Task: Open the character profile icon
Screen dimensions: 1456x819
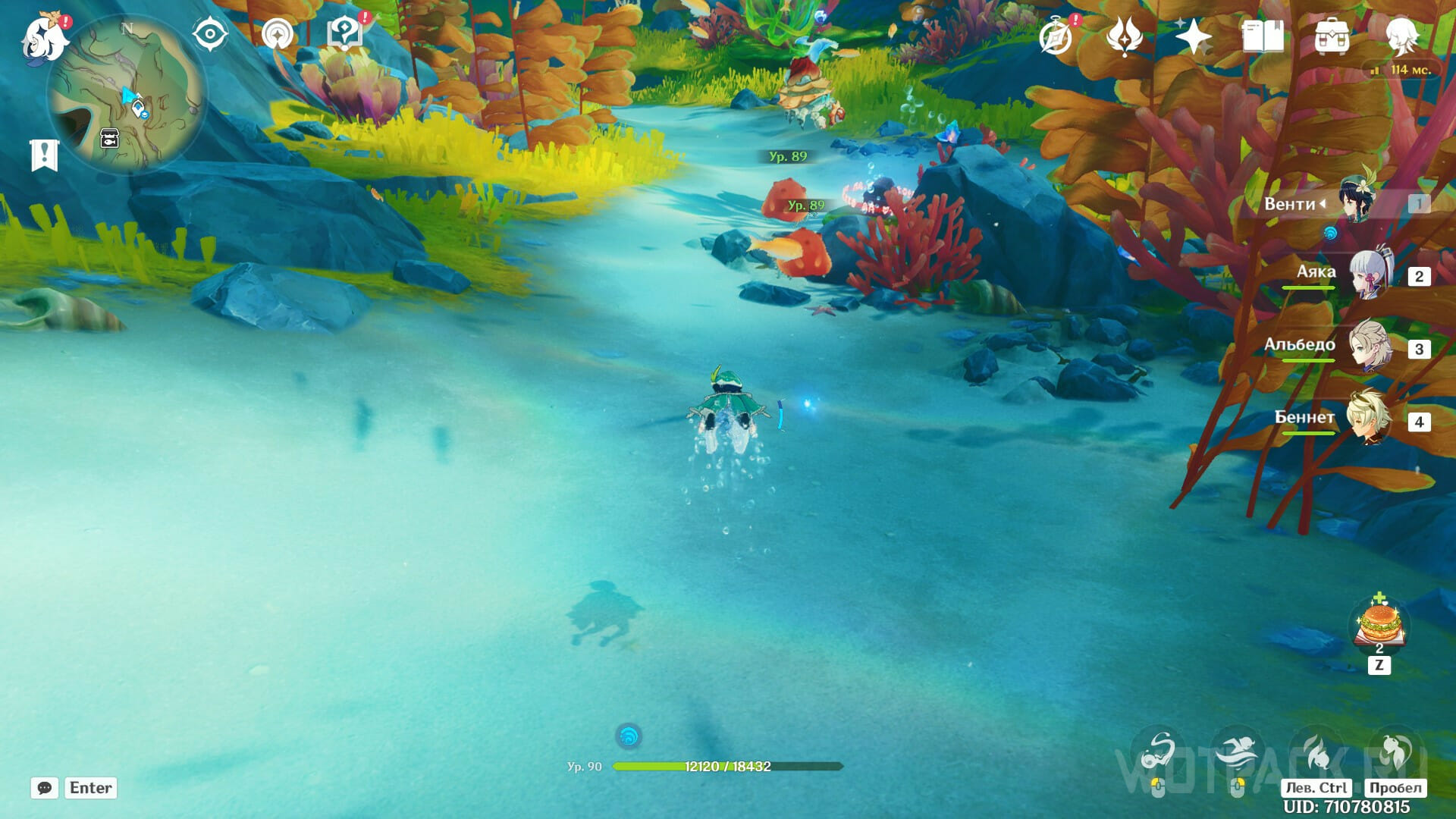Action: coord(1401,36)
